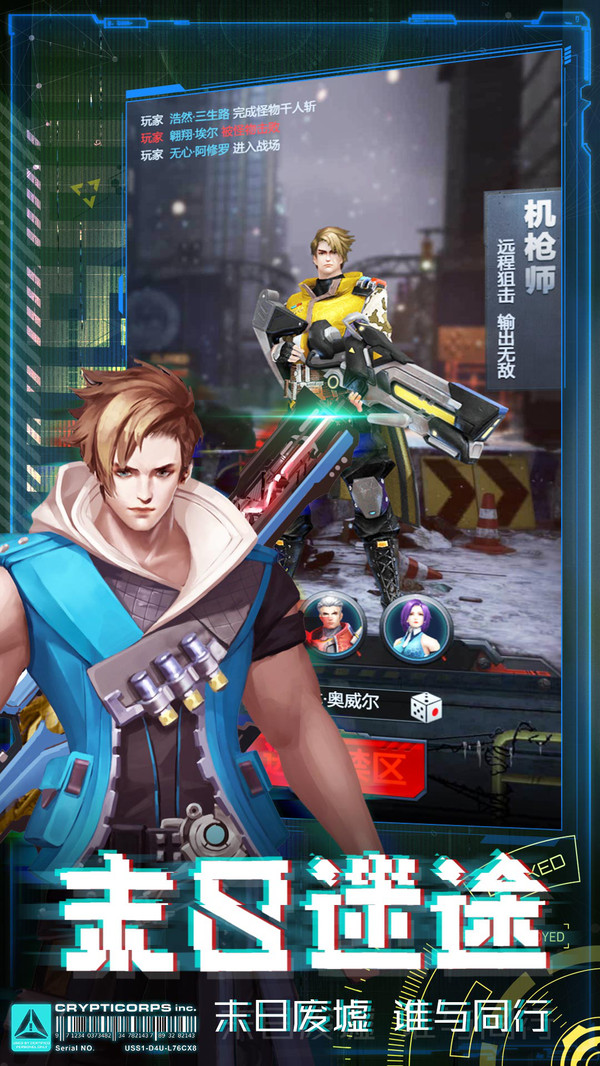Roll the dice for a random name
This screenshot has width=600, height=1066.
pos(426,706)
